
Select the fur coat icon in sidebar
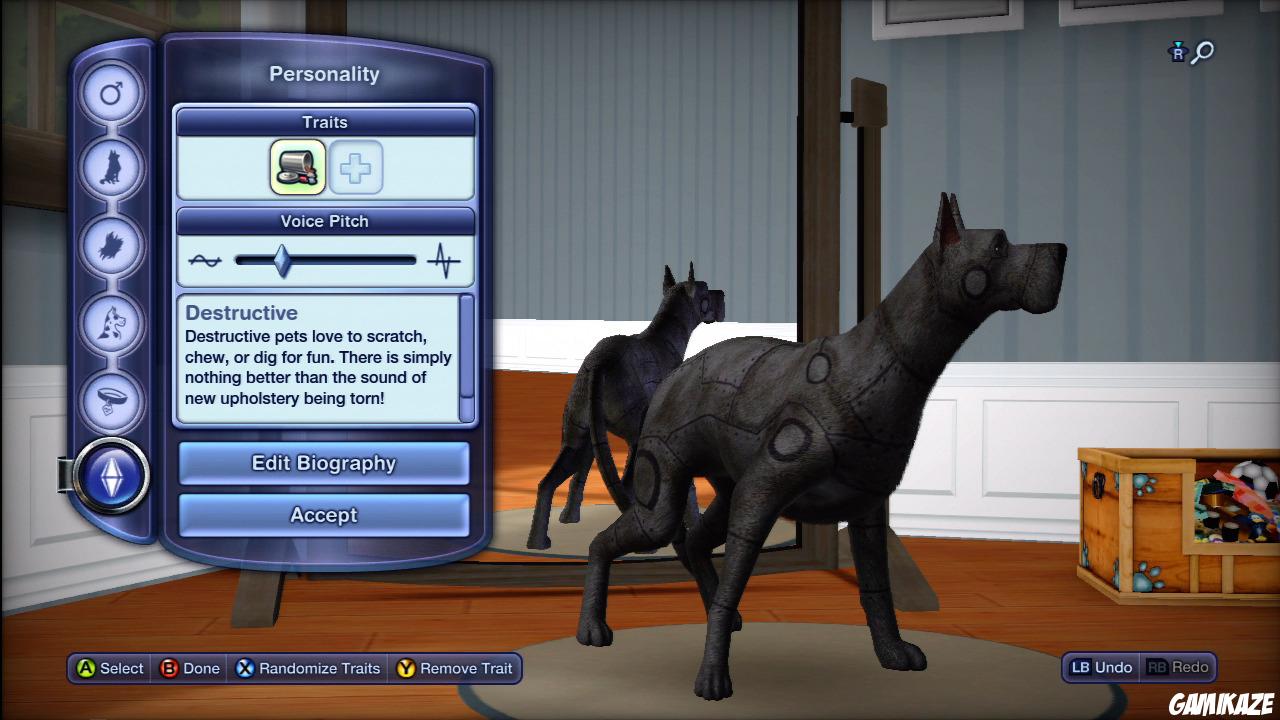[x=112, y=246]
